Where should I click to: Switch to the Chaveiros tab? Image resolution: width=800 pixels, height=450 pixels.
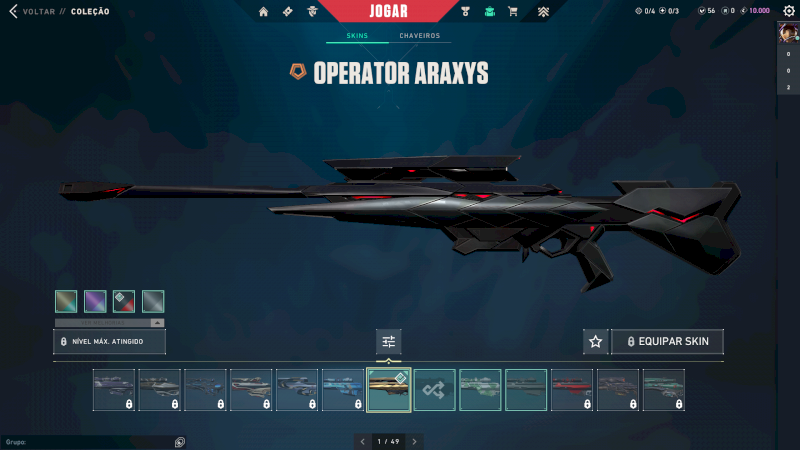click(419, 36)
